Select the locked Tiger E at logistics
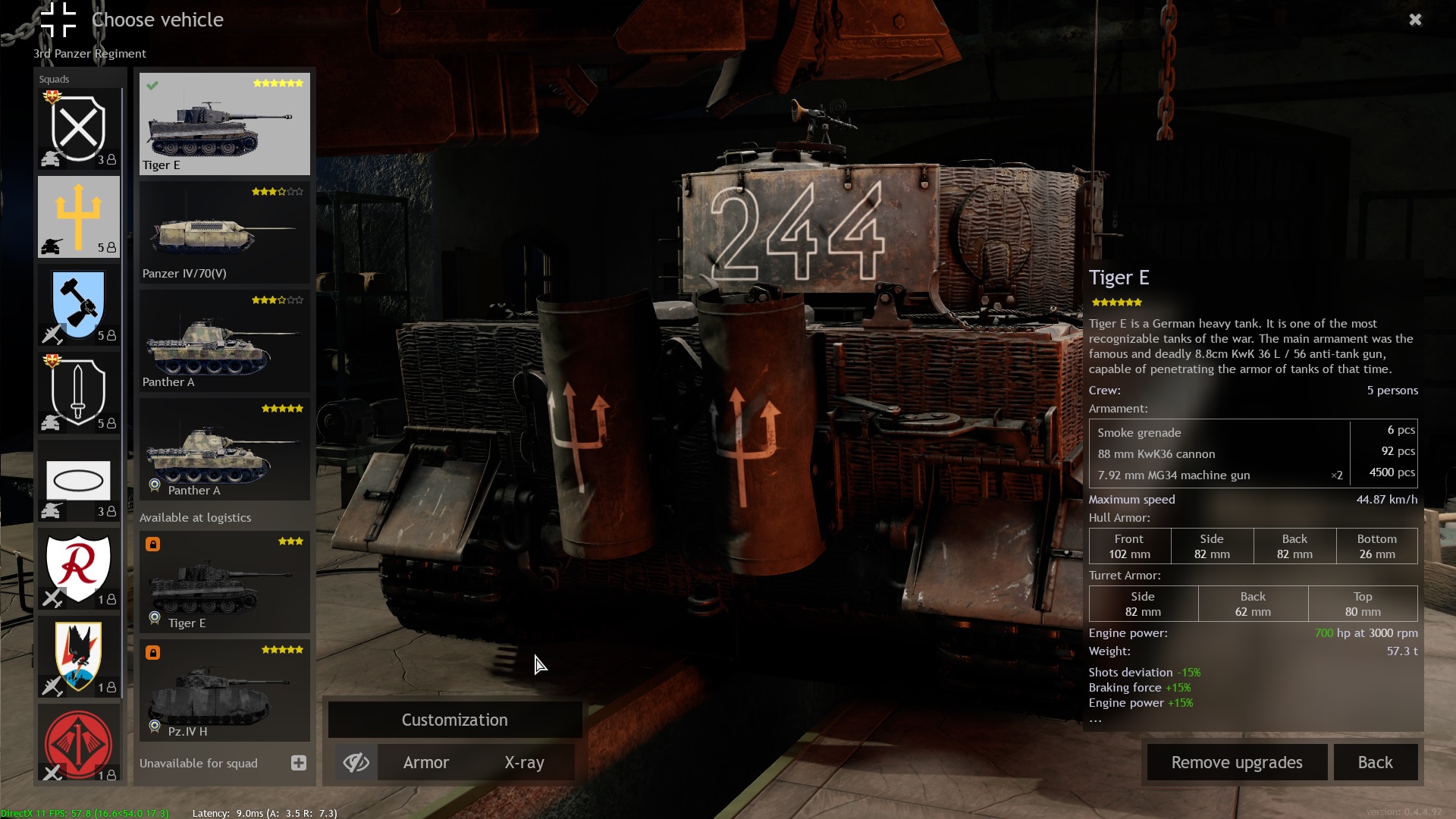1456x819 pixels. [x=224, y=582]
